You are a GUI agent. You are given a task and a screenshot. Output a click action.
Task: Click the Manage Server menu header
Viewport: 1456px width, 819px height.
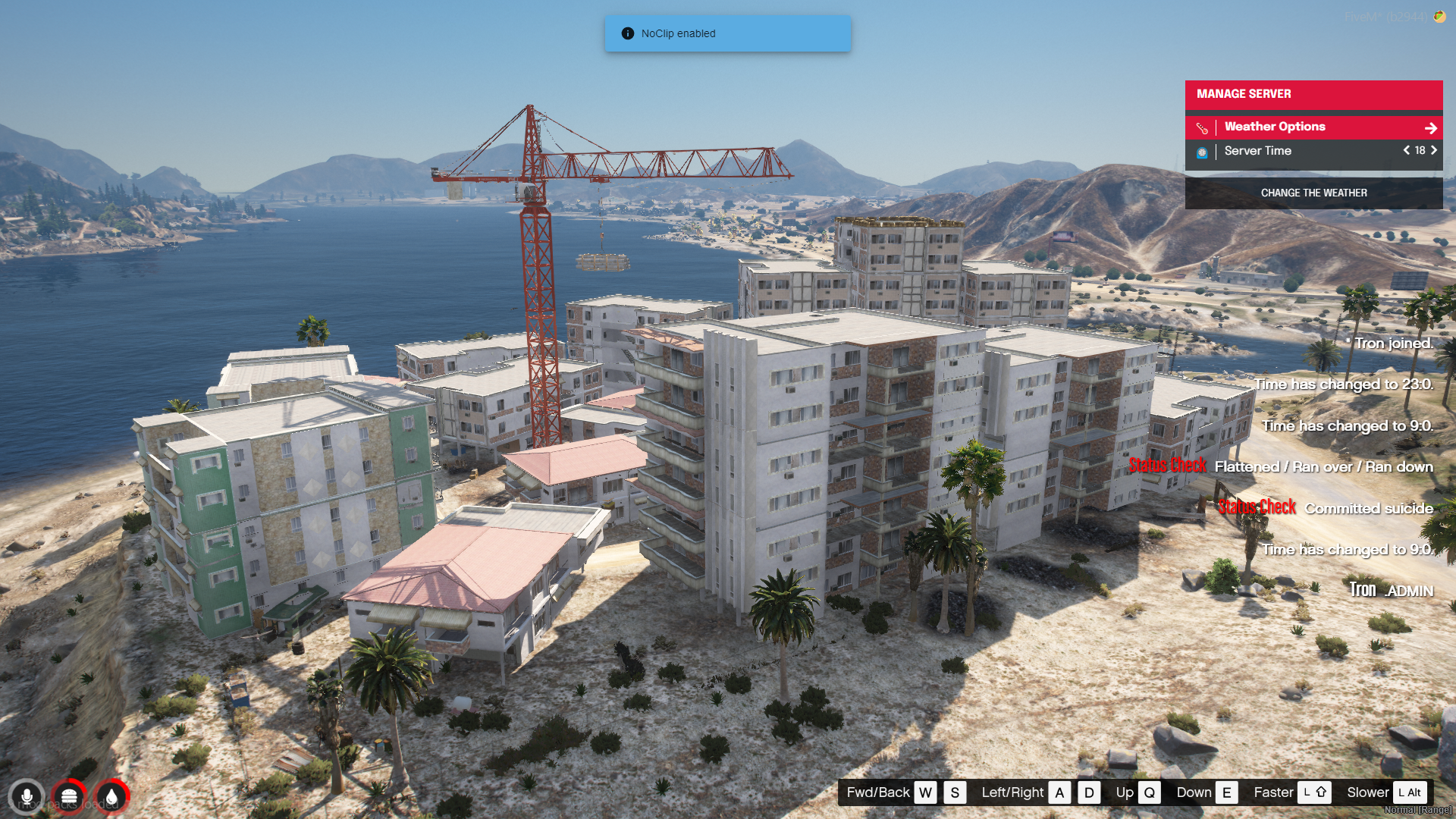tap(1313, 95)
